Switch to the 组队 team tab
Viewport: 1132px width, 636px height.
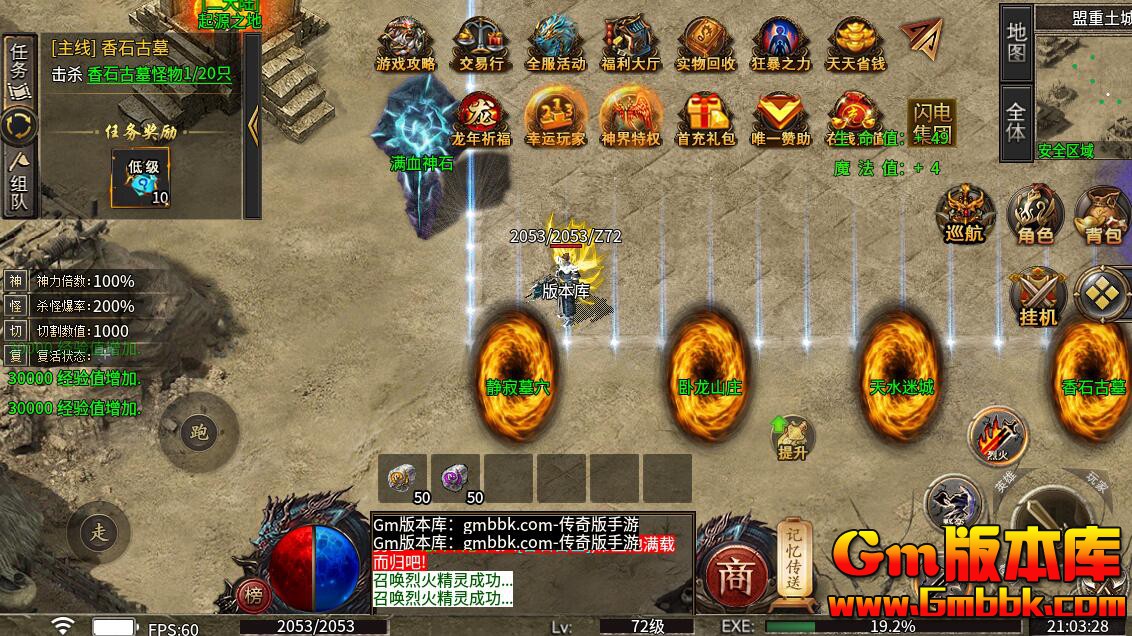pos(19,184)
